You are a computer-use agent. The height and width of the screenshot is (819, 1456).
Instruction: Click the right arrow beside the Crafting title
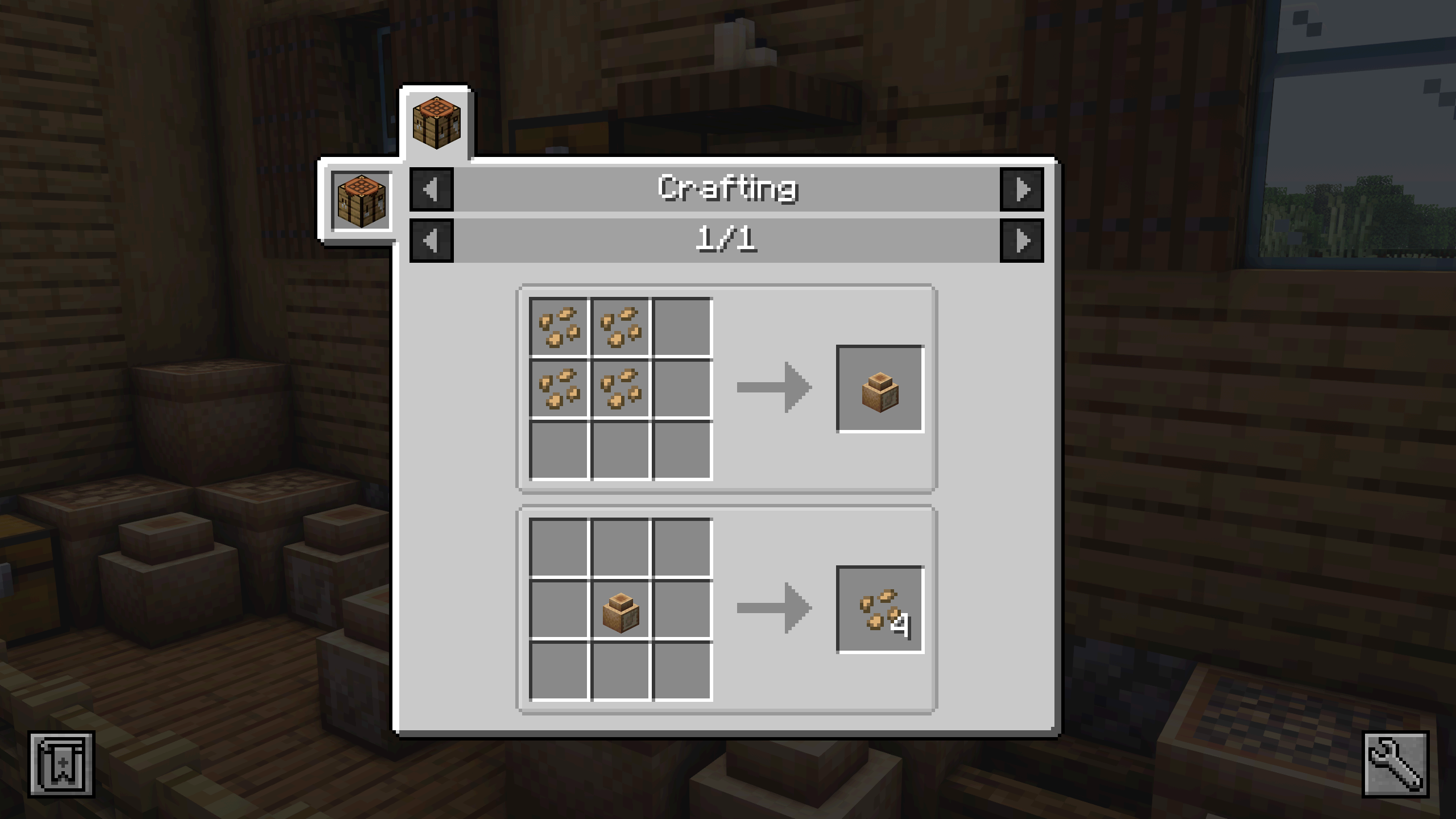coord(1023,189)
